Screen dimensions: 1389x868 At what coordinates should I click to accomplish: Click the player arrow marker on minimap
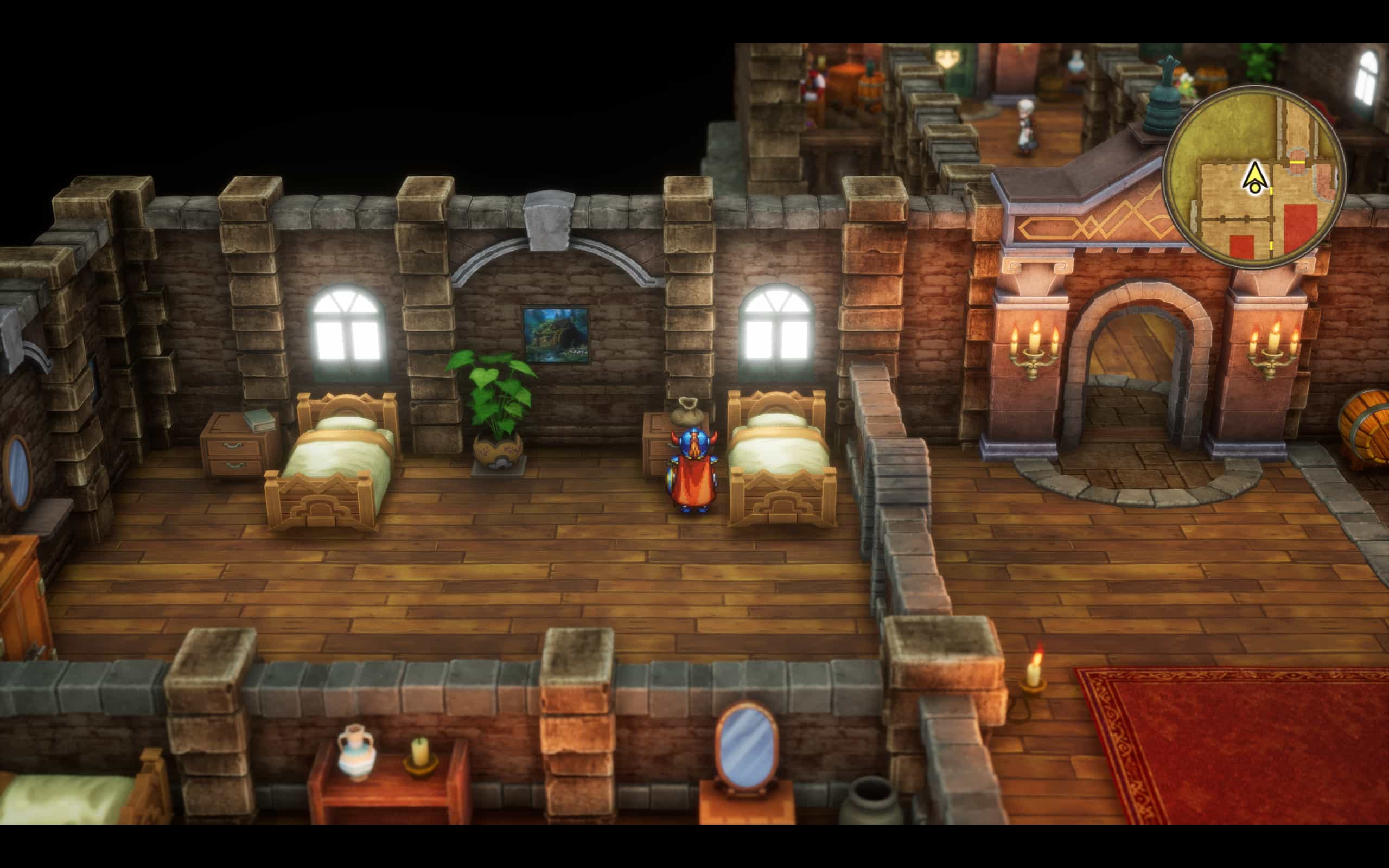1254,177
